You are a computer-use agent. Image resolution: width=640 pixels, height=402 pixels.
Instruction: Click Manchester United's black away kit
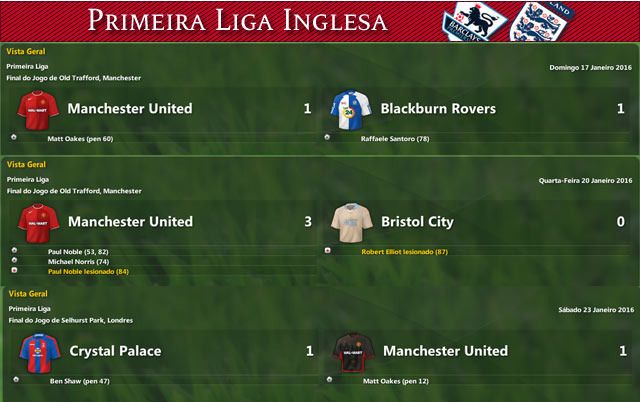click(x=351, y=352)
